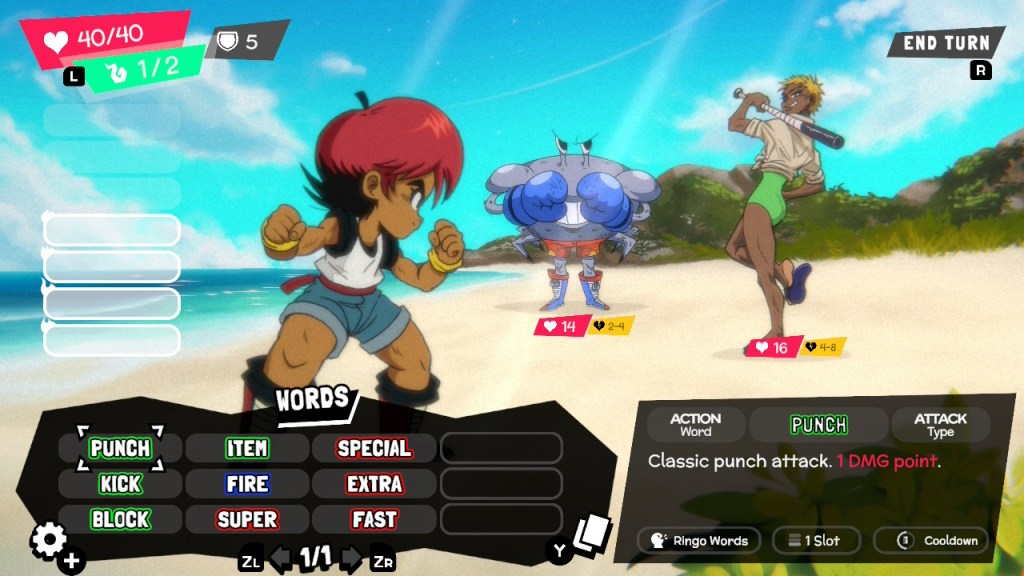The width and height of the screenshot is (1024, 576).
Task: Show the Ringo Words tag
Action: click(699, 541)
